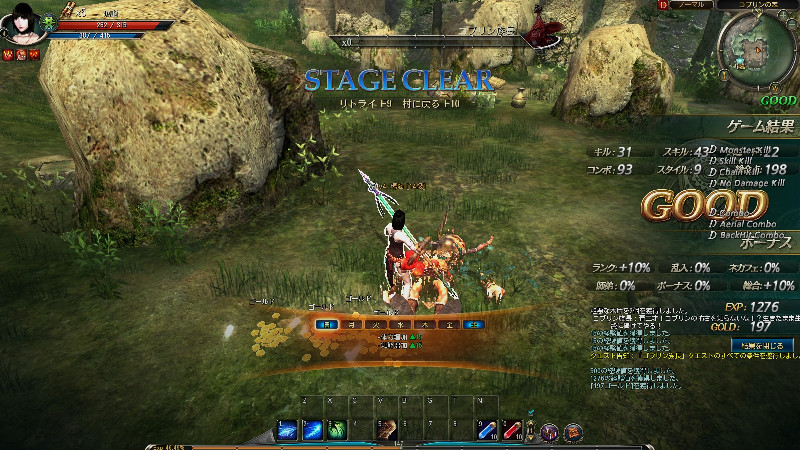Choose Return to Village under Stage Clear
800x450 pixels.
pos(443,103)
